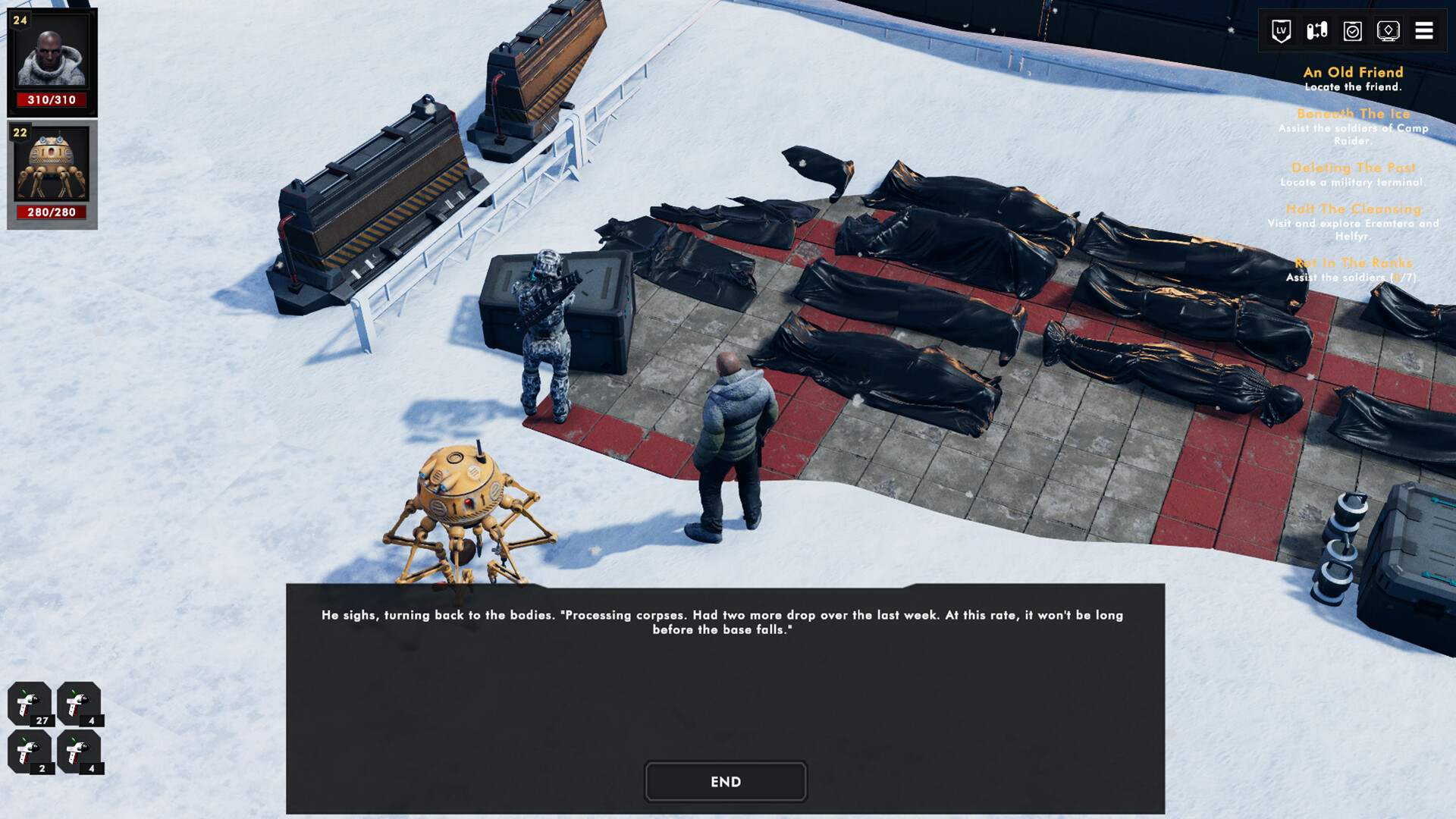This screenshot has height=819, width=1456.
Task: Click the monitor with diamond icon
Action: tap(1389, 31)
